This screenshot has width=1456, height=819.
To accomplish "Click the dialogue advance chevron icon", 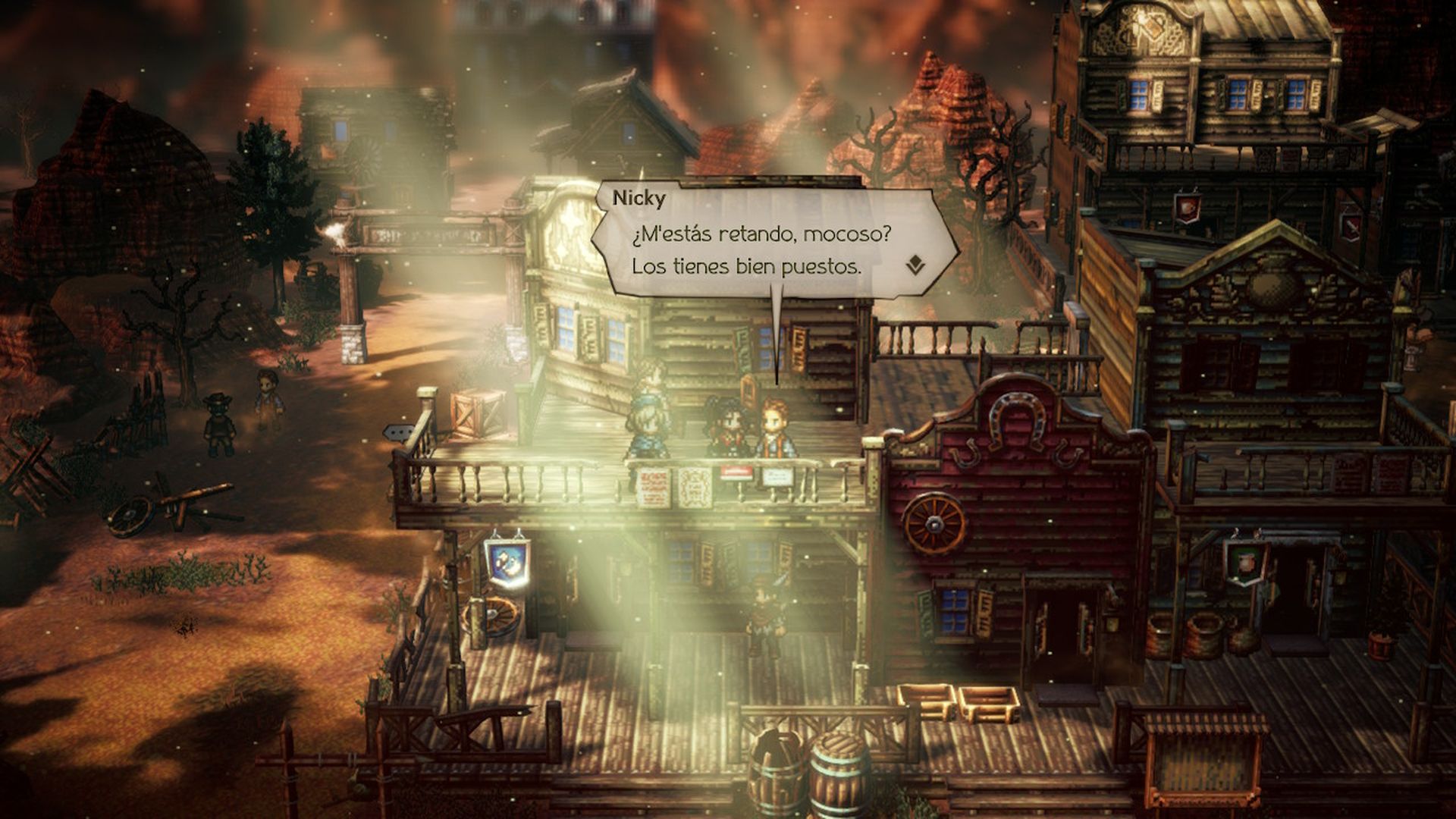I will (914, 264).
